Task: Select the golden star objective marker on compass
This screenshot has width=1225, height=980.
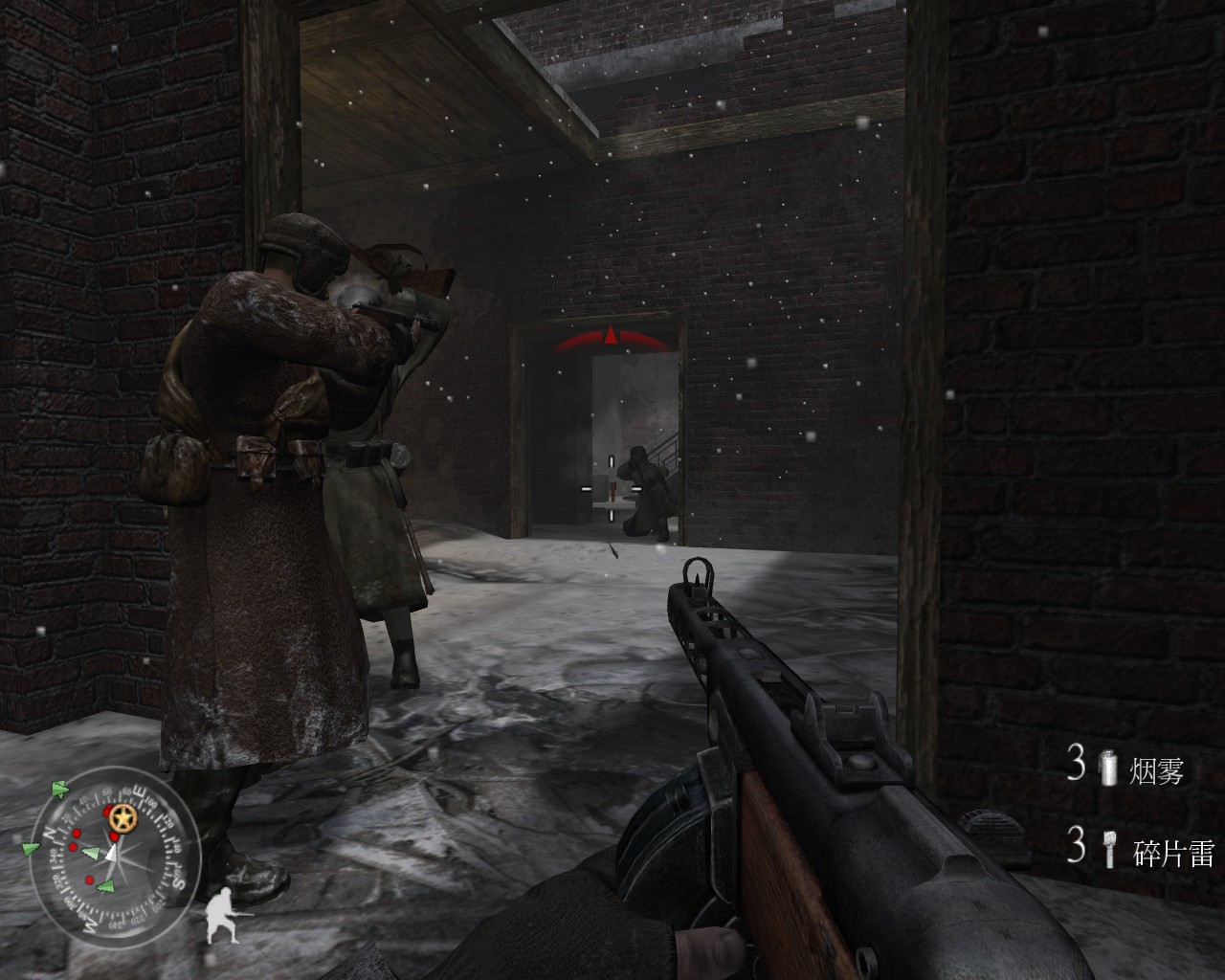Action: [x=124, y=818]
